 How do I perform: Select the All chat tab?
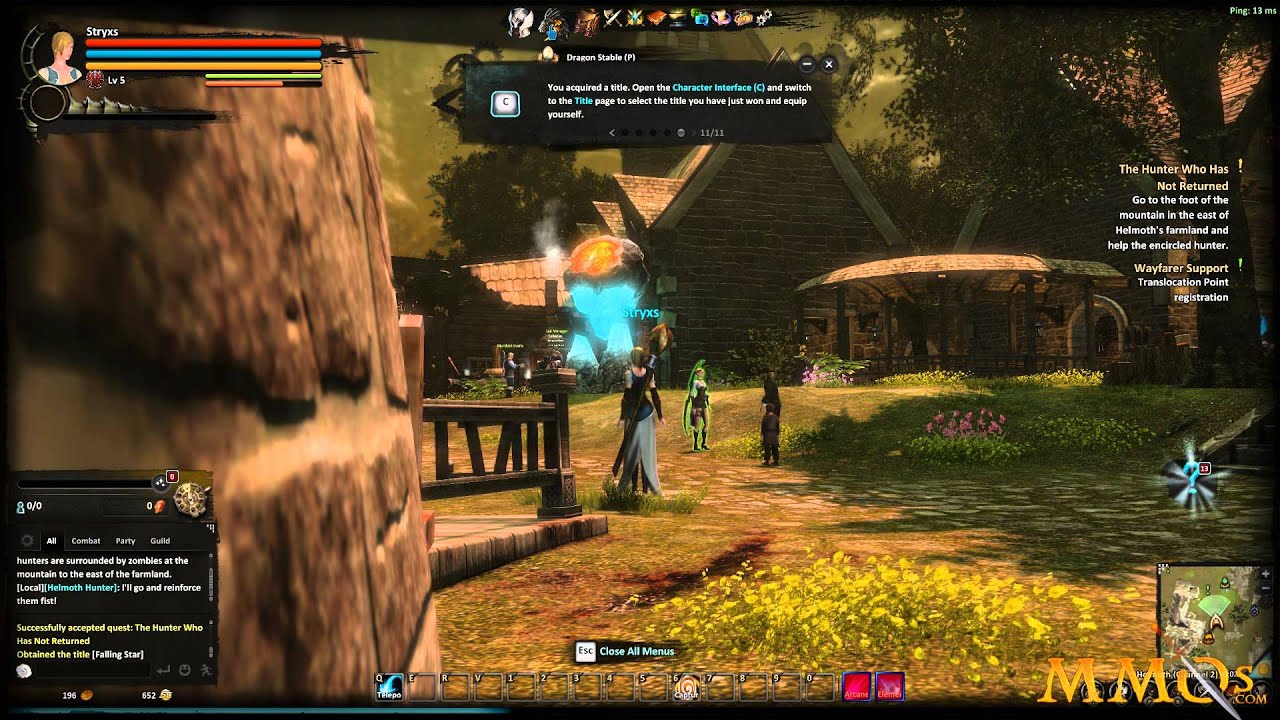click(51, 541)
